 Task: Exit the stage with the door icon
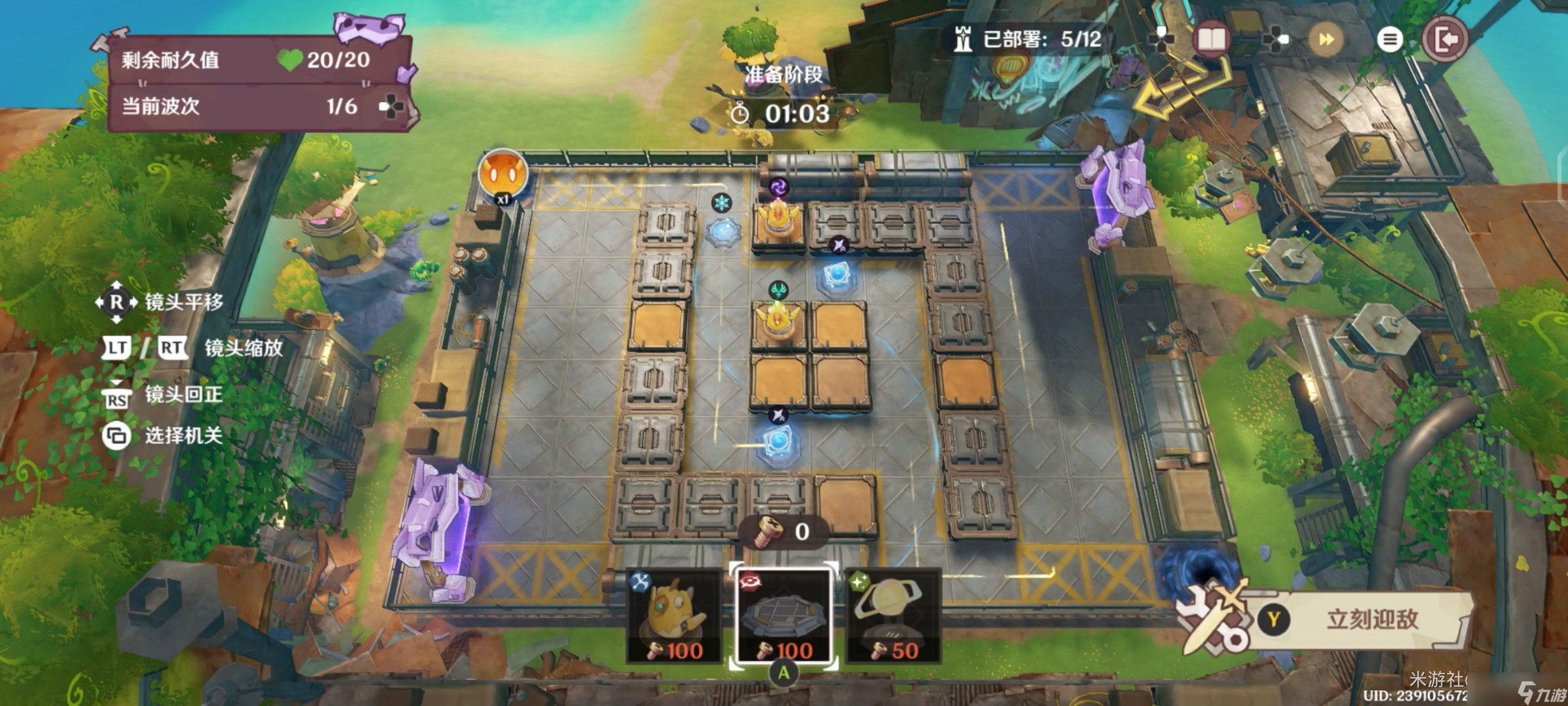tap(1445, 40)
